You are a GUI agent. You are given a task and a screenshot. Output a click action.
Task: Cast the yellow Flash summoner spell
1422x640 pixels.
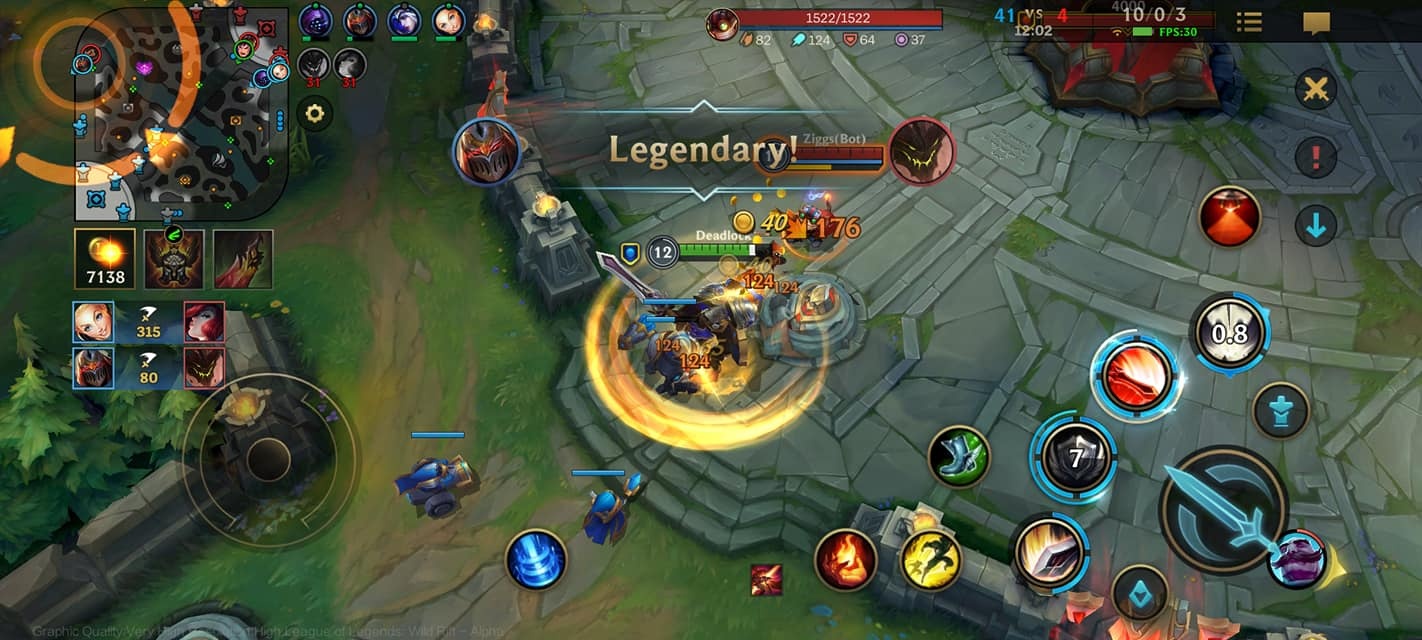point(930,559)
